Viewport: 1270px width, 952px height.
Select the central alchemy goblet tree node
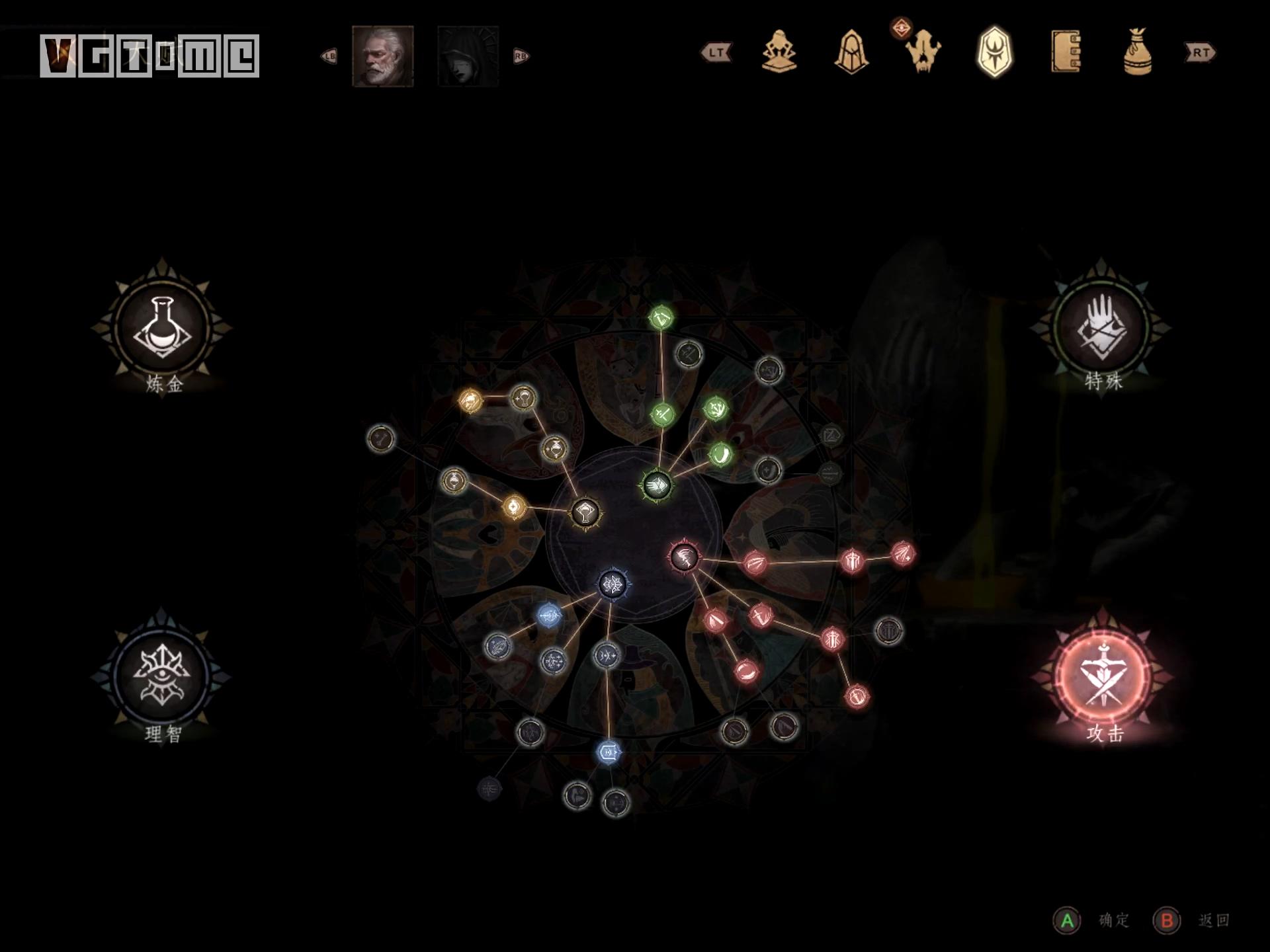pyautogui.click(x=585, y=512)
